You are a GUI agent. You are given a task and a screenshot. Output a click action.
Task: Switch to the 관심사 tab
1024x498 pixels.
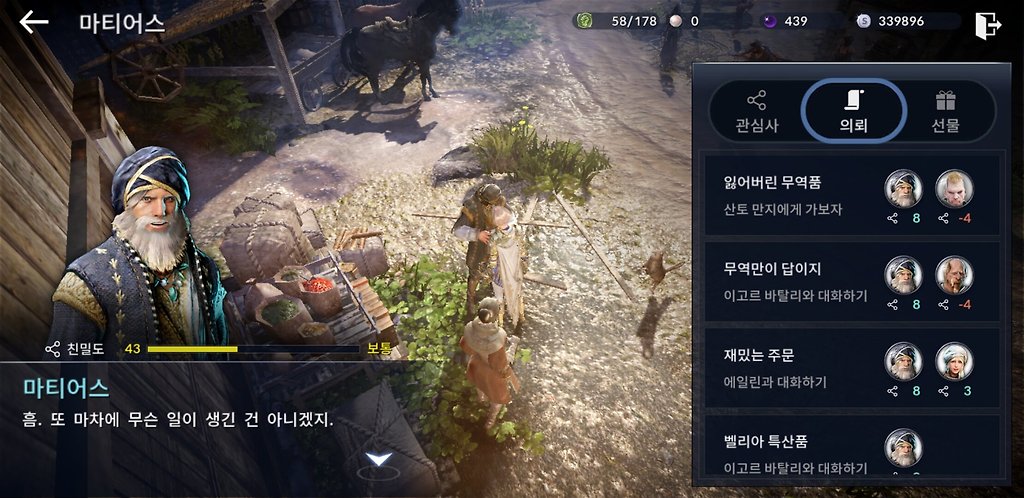pos(756,112)
